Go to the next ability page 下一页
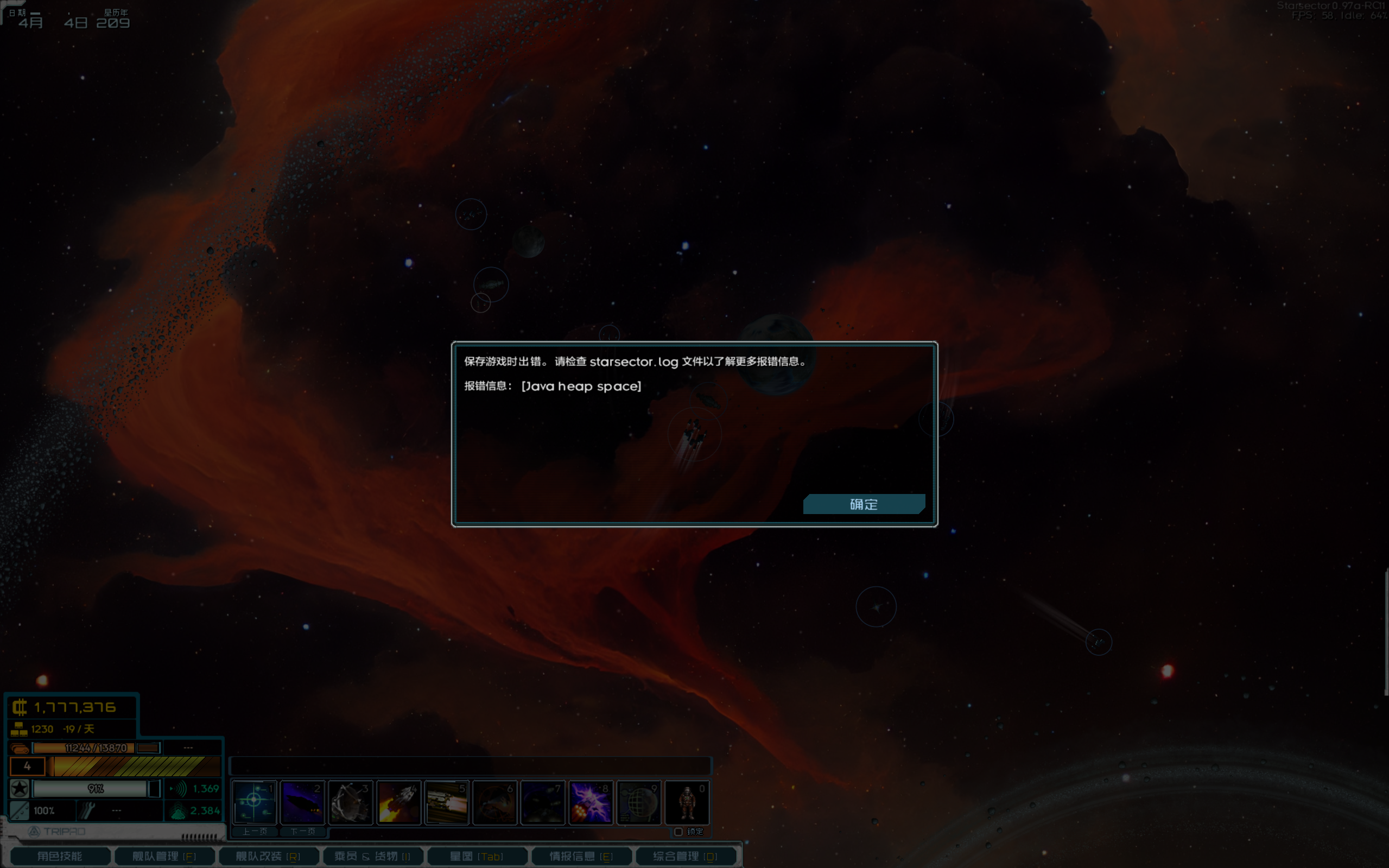The width and height of the screenshot is (1389, 868). 302,831
